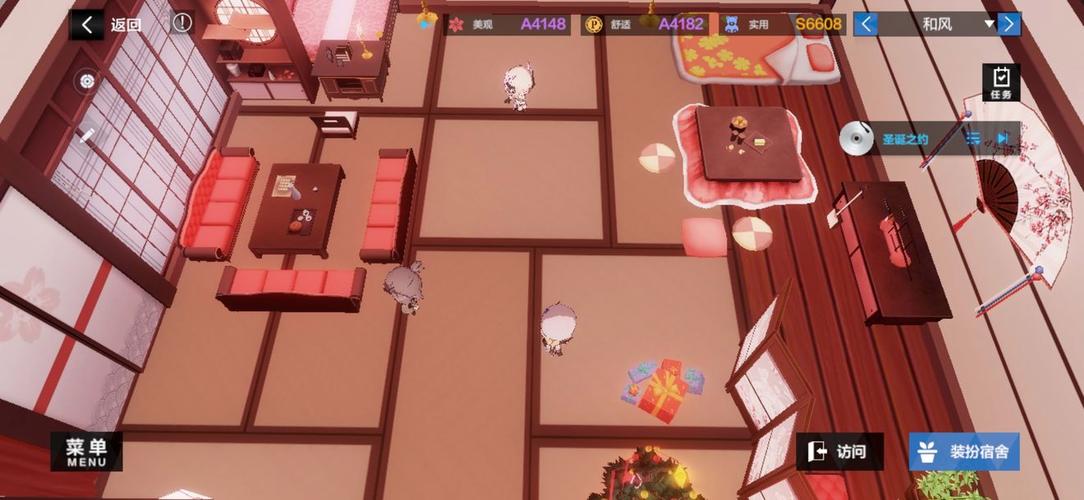
Task: Open the 和风 theme dropdown
Action: coord(989,24)
